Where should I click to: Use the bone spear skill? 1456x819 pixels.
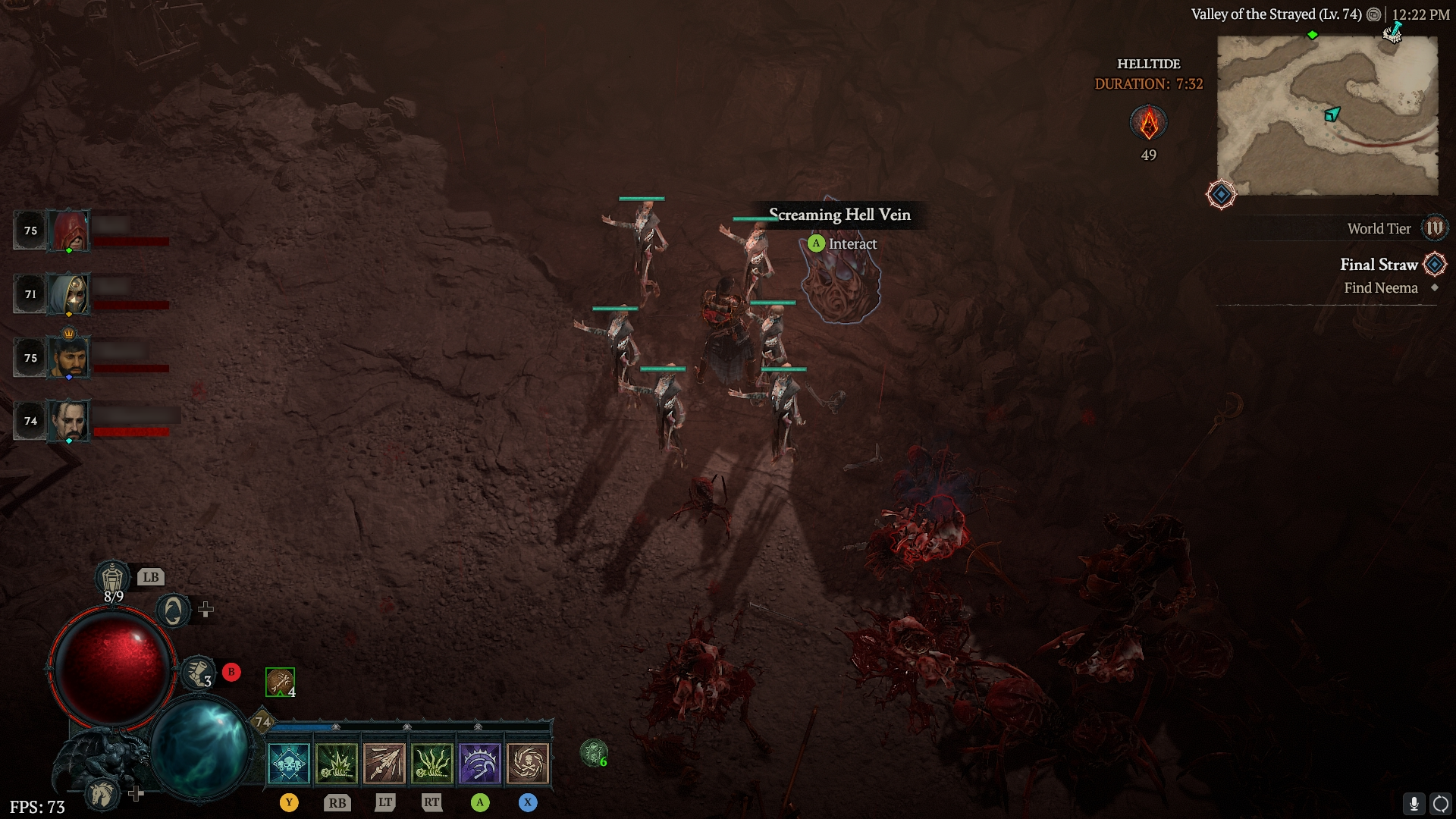[384, 763]
